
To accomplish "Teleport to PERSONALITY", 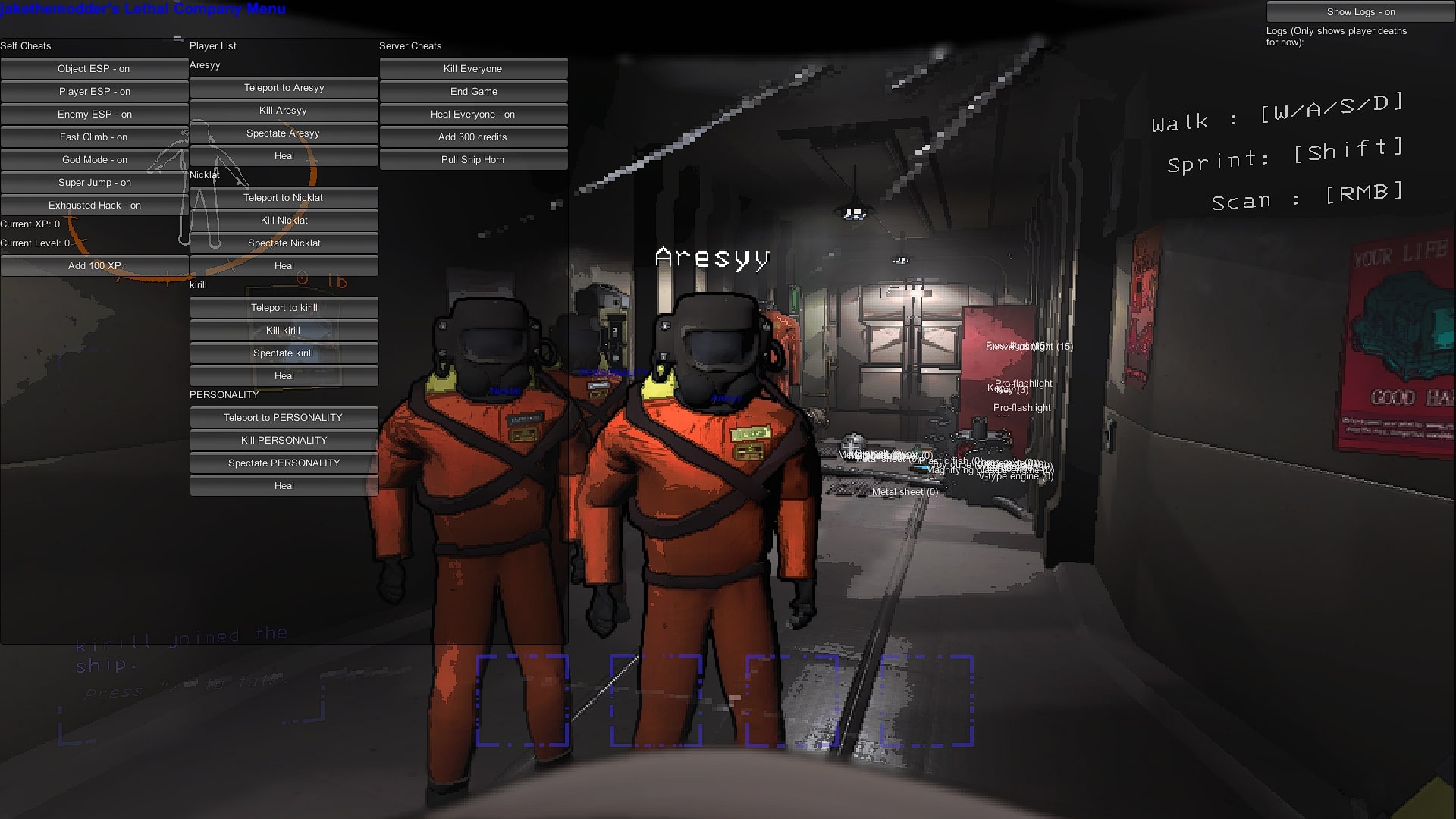I will pyautogui.click(x=284, y=417).
